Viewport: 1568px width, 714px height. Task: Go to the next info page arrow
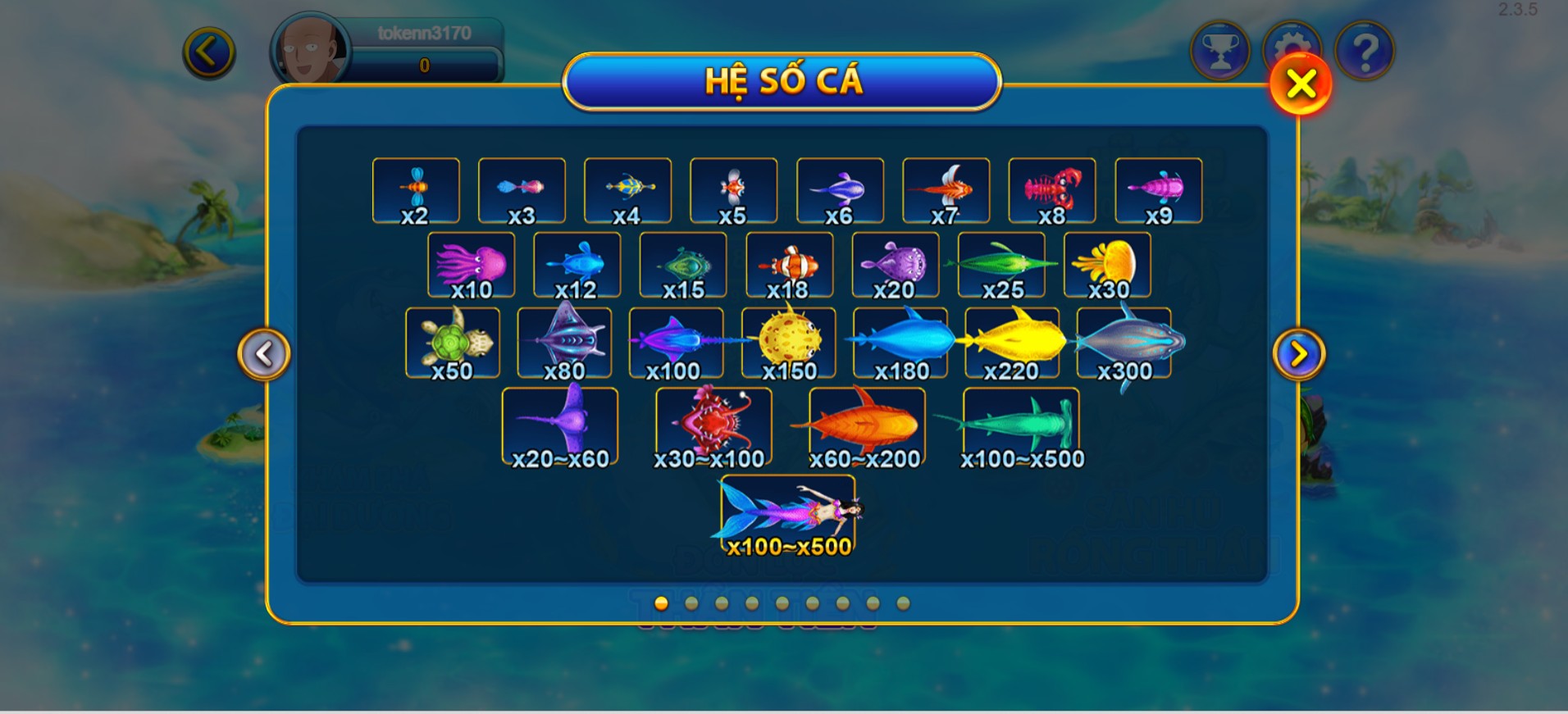[1298, 354]
